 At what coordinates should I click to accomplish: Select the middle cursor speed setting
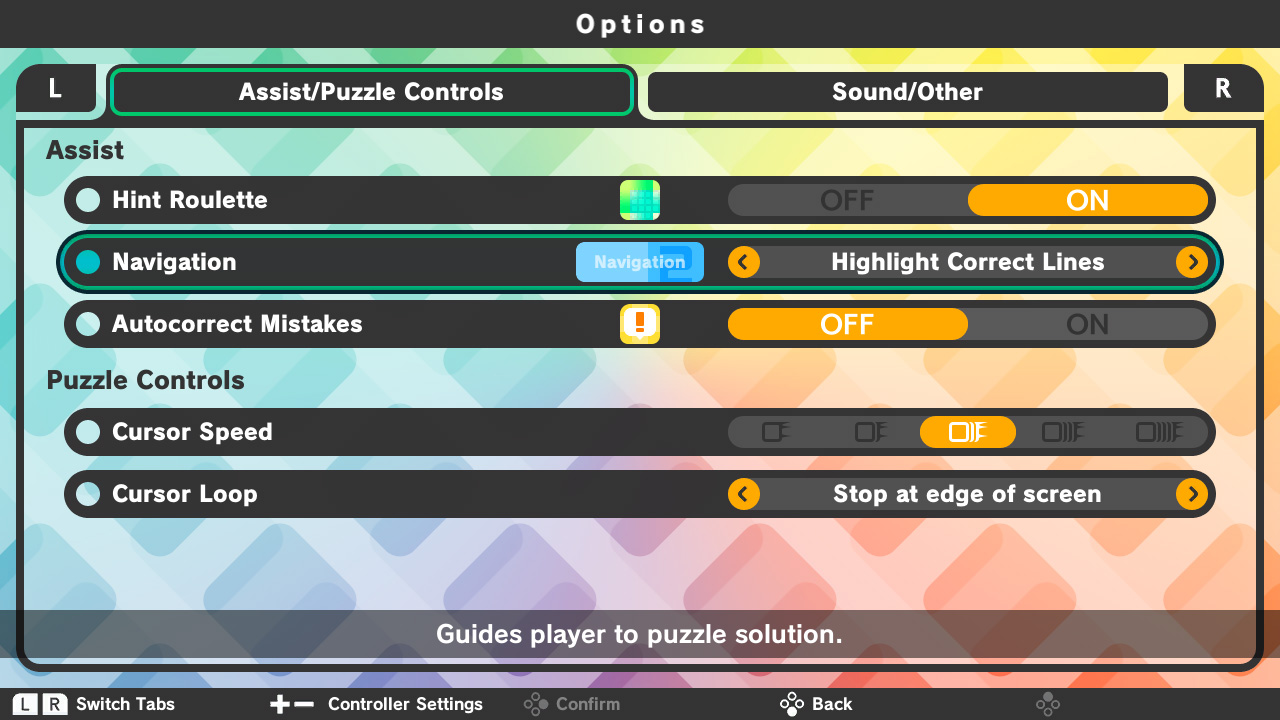967,431
